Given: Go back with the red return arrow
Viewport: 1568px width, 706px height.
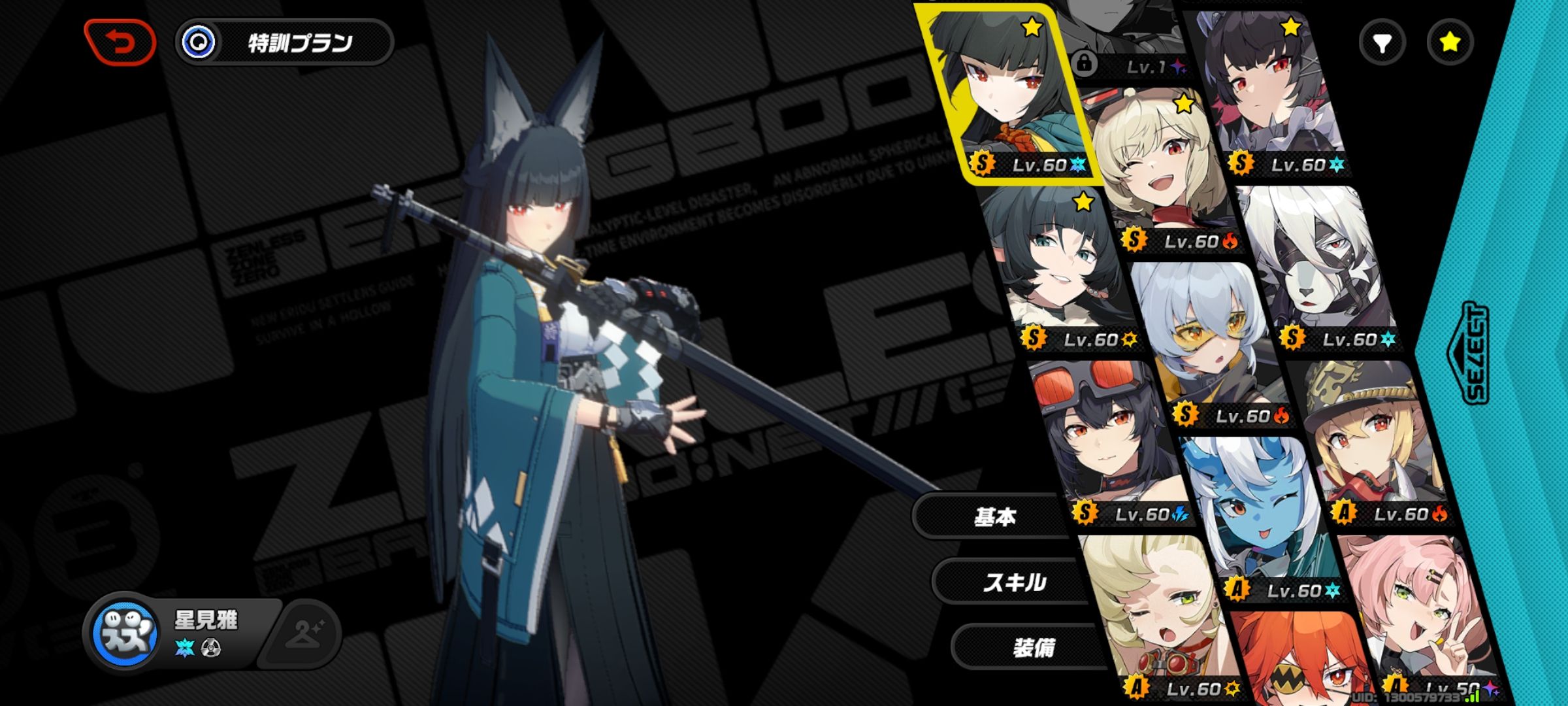Looking at the screenshot, I should pyautogui.click(x=120, y=42).
